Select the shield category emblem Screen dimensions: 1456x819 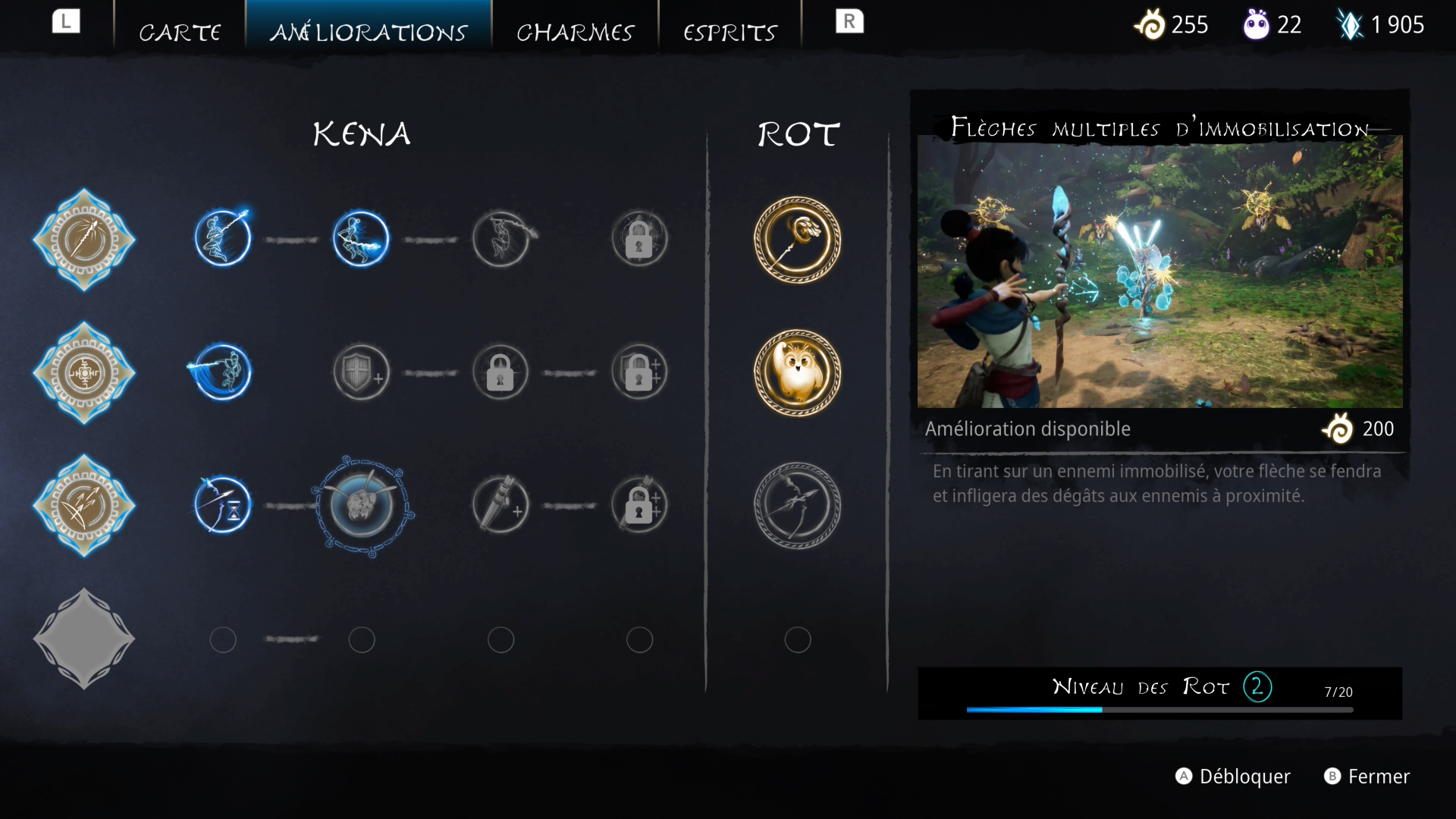click(x=84, y=373)
